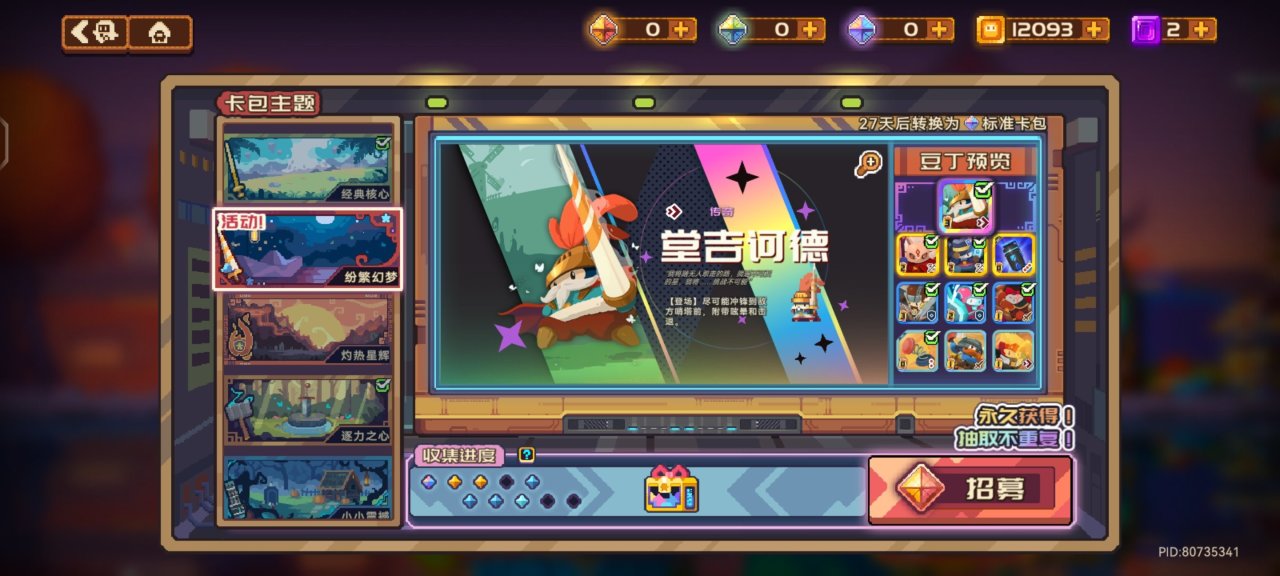Screen dimensions: 1280x576
Task: Magnify the 堂吉诃德 card preview
Action: (868, 164)
